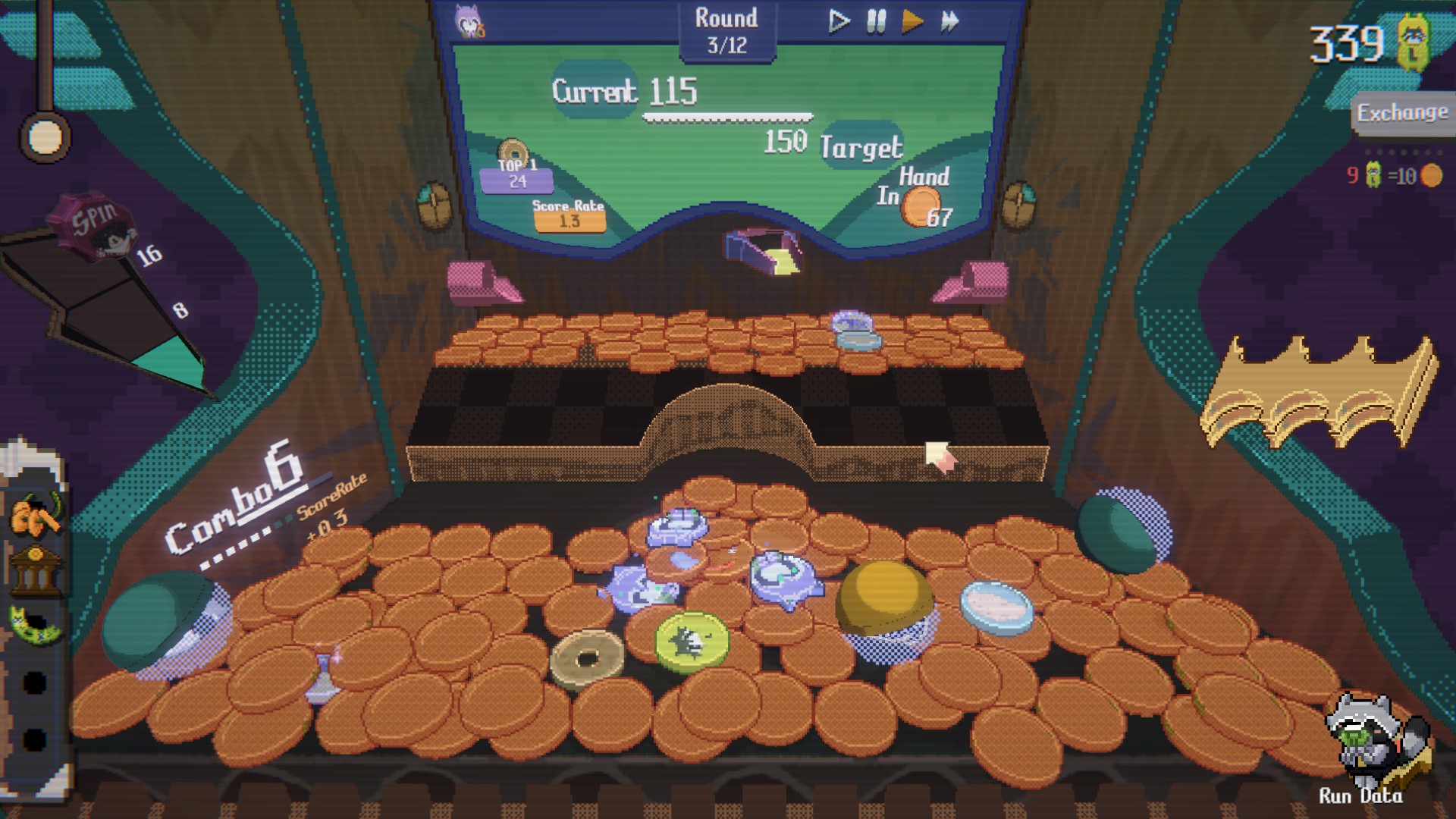Click the purple owl avatar near Round panel
This screenshot has height=819, width=1456.
[468, 20]
